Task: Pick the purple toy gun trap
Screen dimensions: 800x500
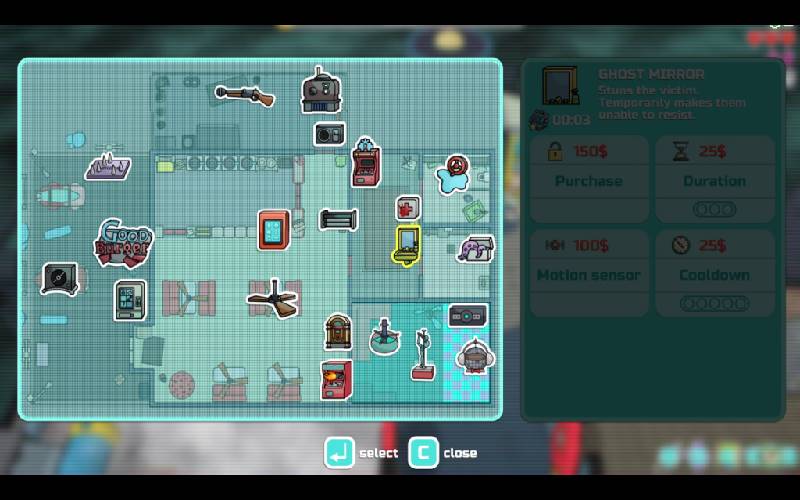Action: [x=476, y=248]
